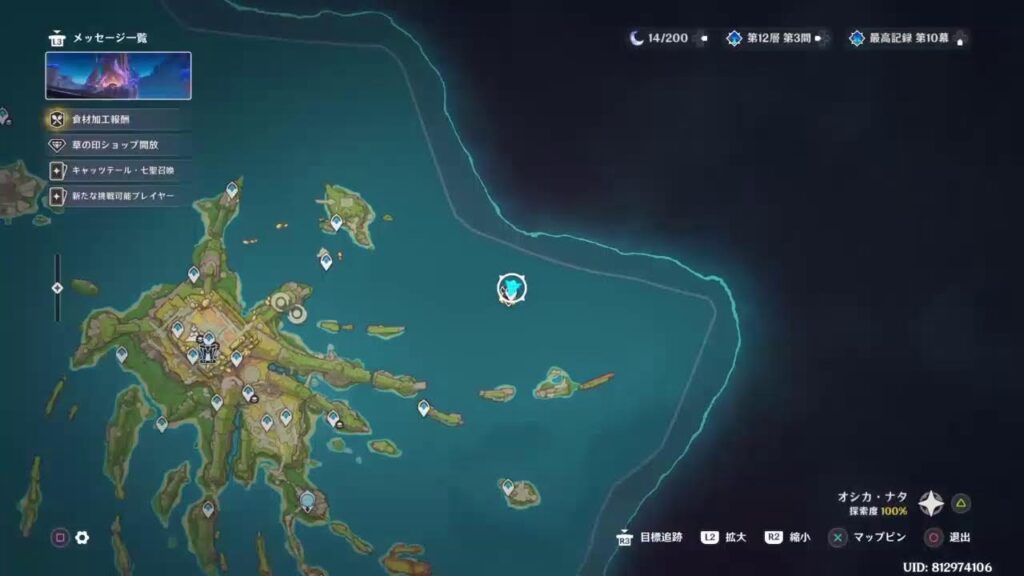
Task: Click the statue marker in the city
Action: click(x=208, y=347)
